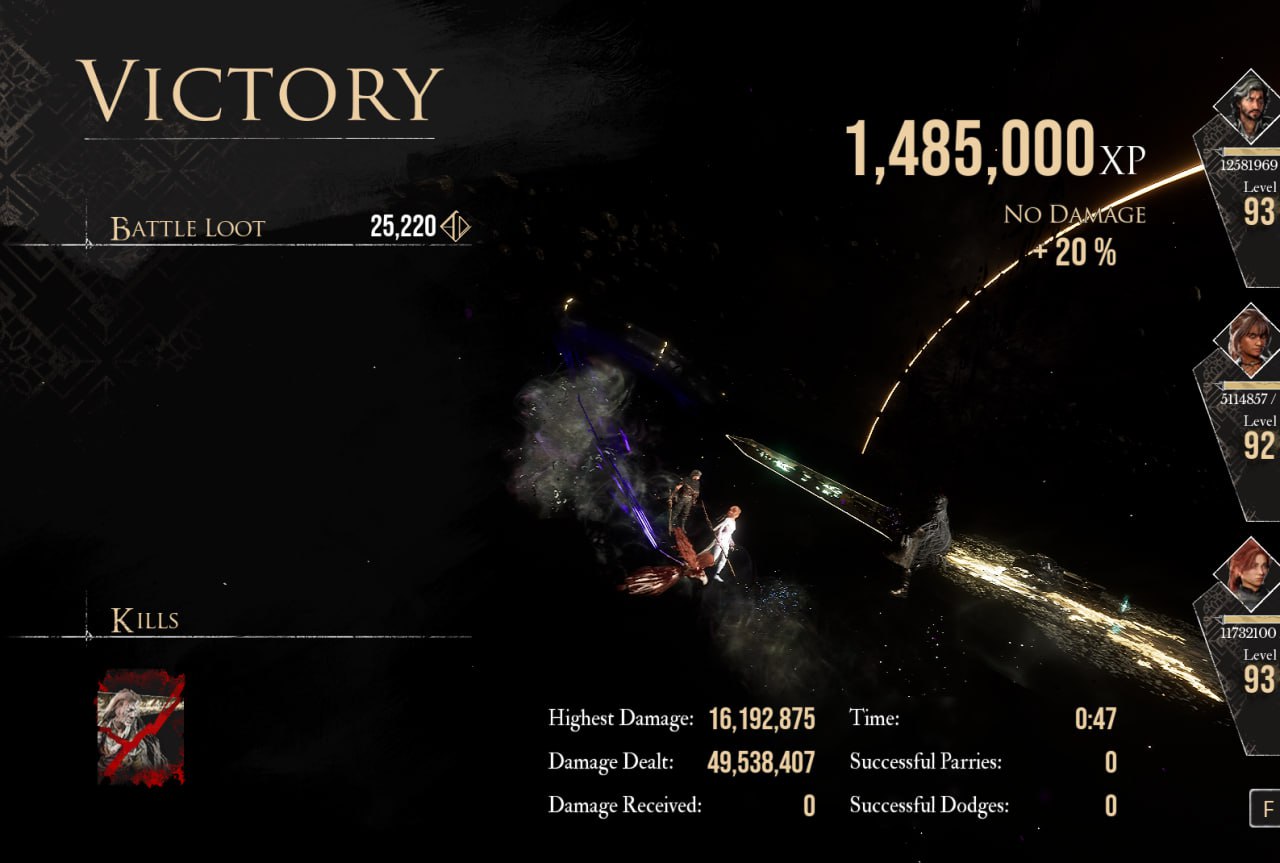This screenshot has height=863, width=1280.
Task: Select the defeated enemy thumbnail under Kills
Action: (x=140, y=727)
